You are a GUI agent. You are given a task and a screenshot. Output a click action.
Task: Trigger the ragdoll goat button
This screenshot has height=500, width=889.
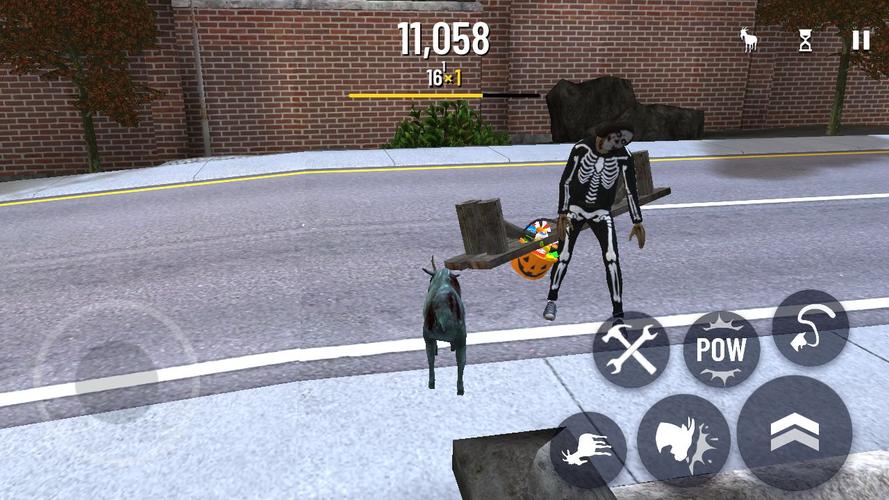coord(588,449)
